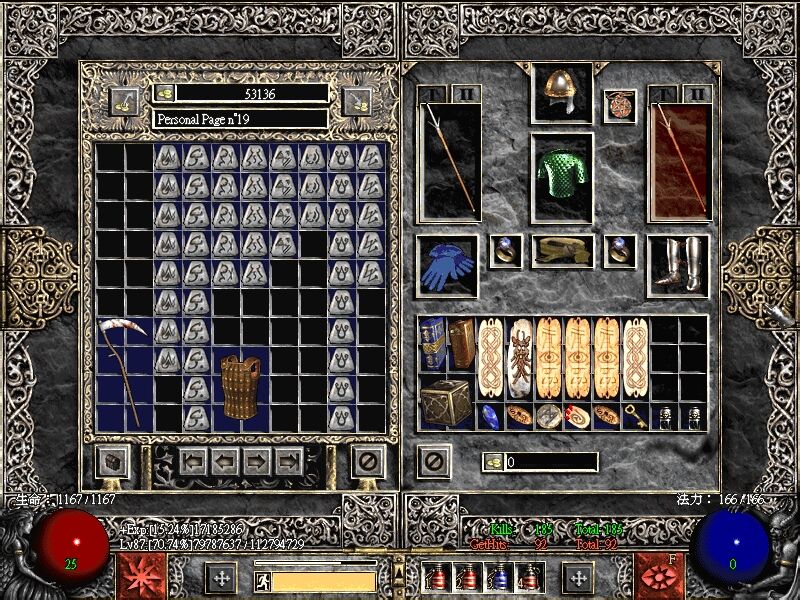Jump to the first stash page
The image size is (800, 600).
click(x=193, y=461)
